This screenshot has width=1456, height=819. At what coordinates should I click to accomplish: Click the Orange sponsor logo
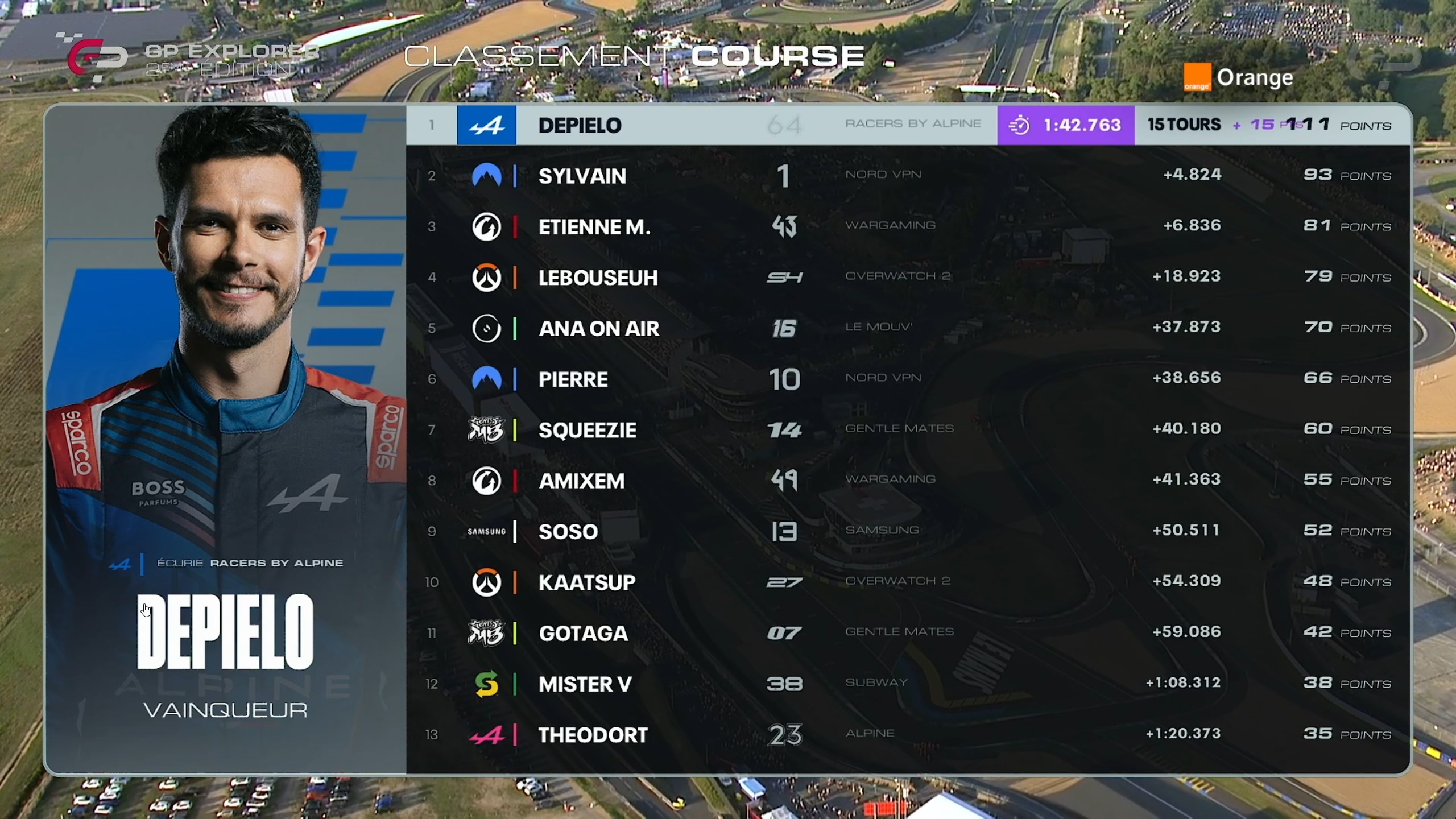1238,77
